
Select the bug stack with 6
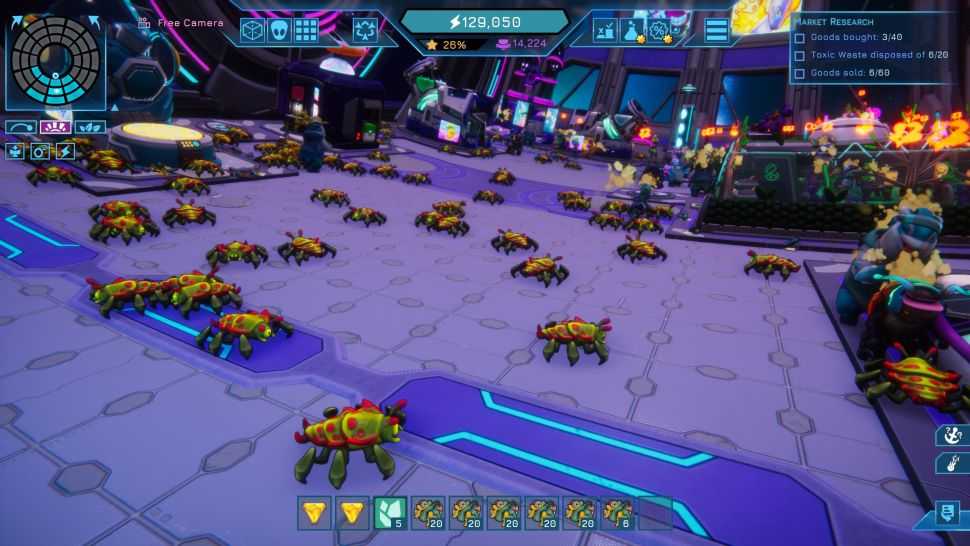click(x=617, y=513)
